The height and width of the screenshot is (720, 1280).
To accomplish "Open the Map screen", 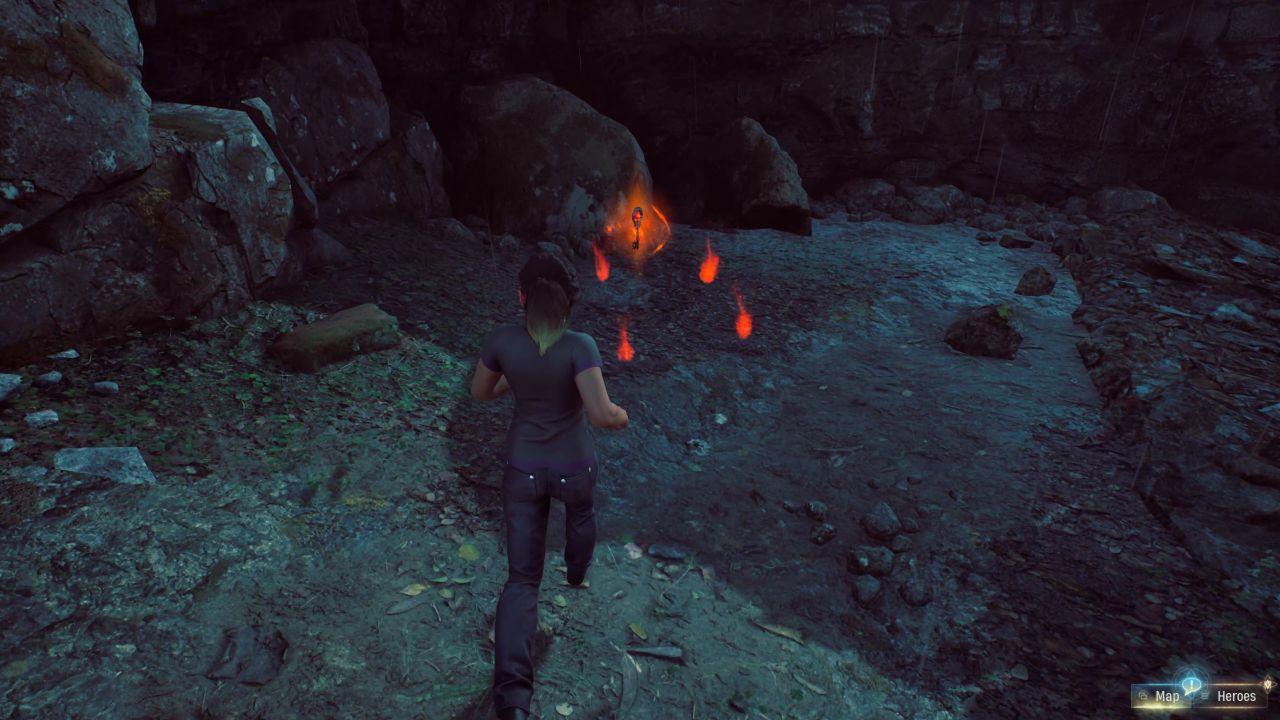I will point(1166,697).
